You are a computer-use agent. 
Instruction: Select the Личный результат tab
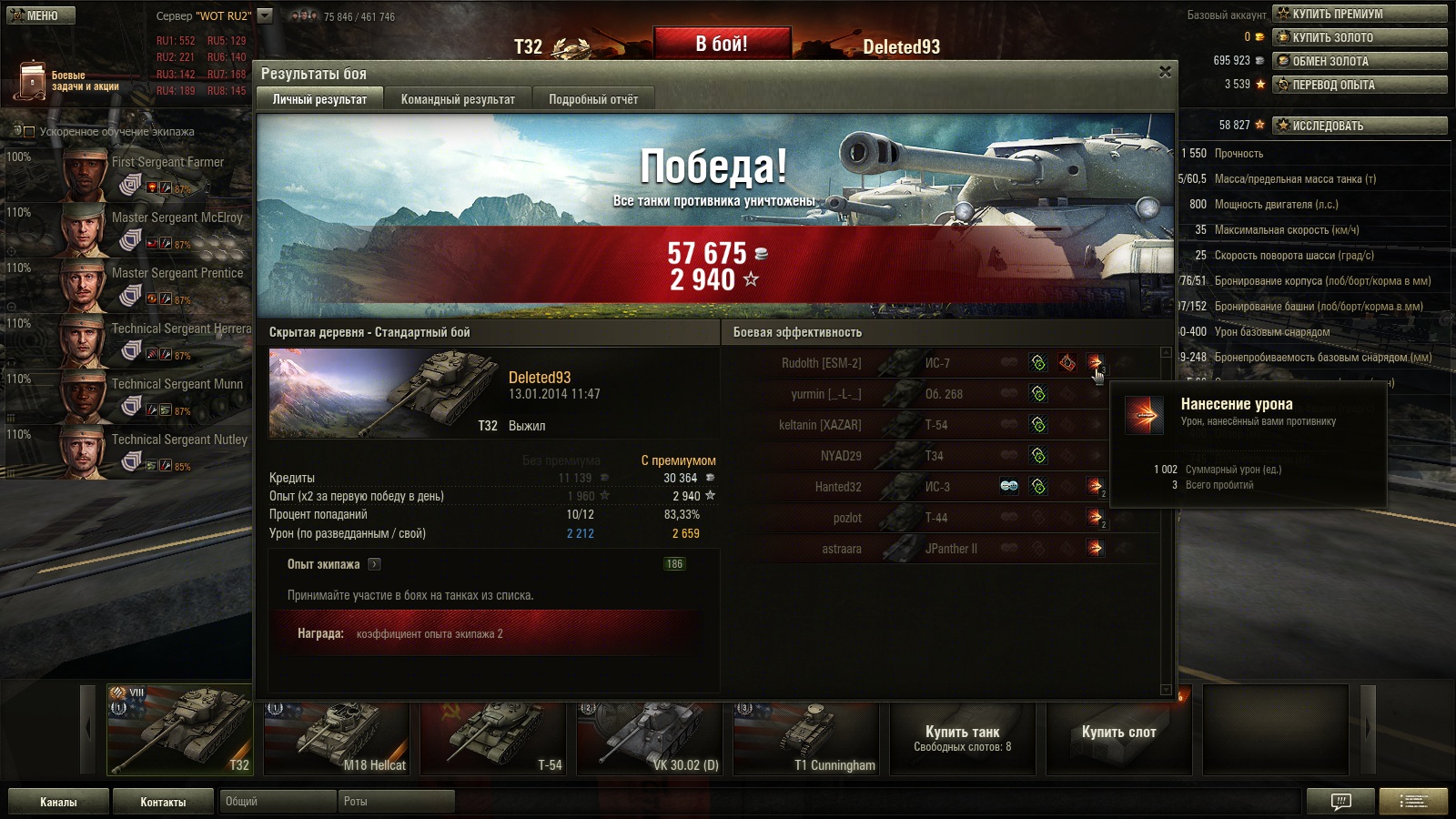(x=319, y=99)
